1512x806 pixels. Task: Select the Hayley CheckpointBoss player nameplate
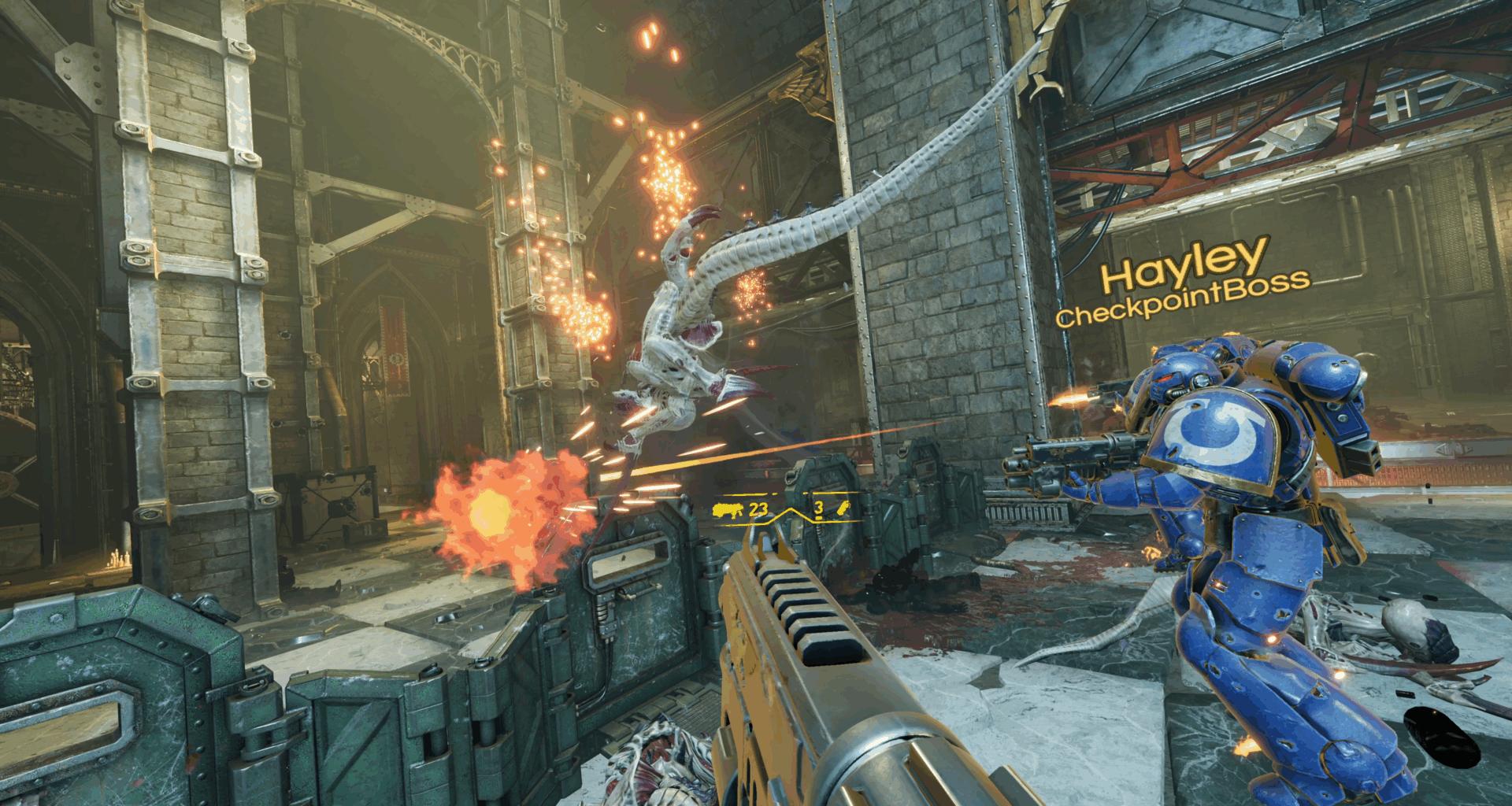click(x=1183, y=282)
